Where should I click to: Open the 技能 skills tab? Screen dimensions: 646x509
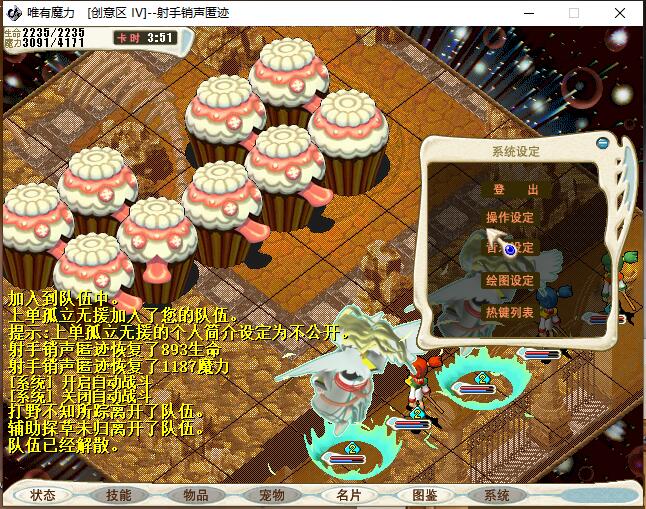pyautogui.click(x=118, y=495)
